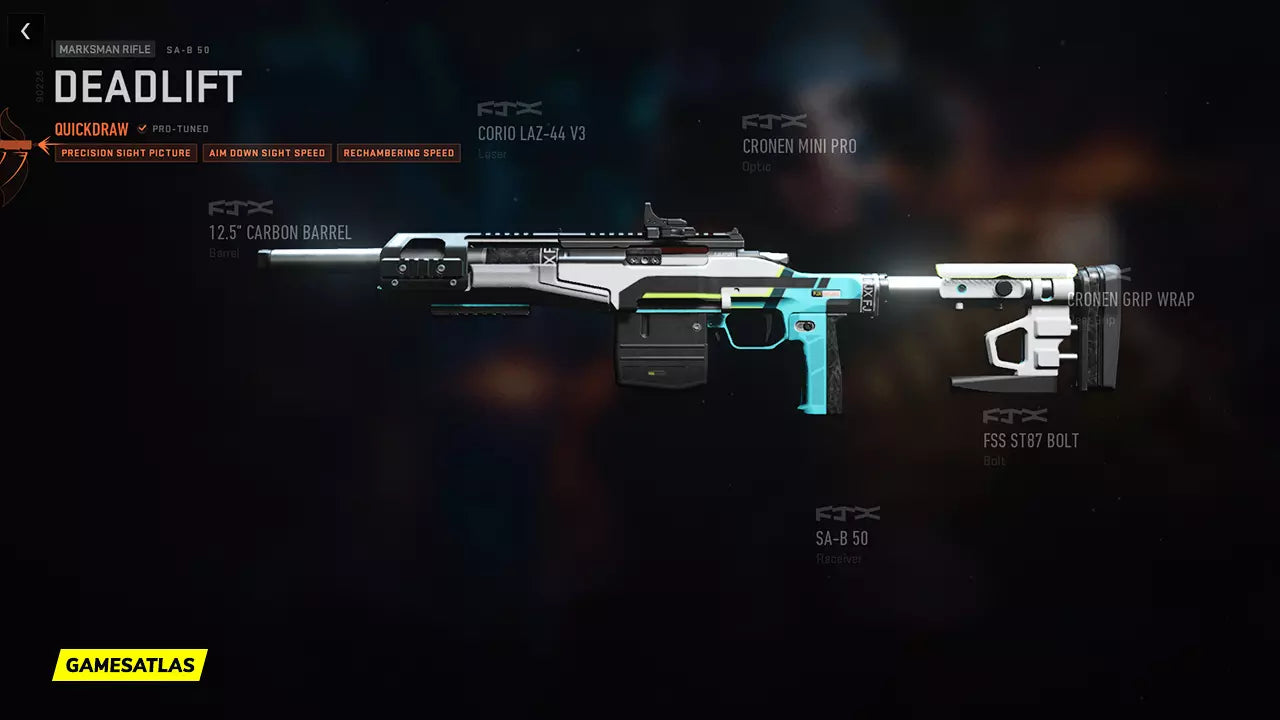Click the Rechambering Speed tag
Viewport: 1280px width, 720px height.
click(x=399, y=153)
